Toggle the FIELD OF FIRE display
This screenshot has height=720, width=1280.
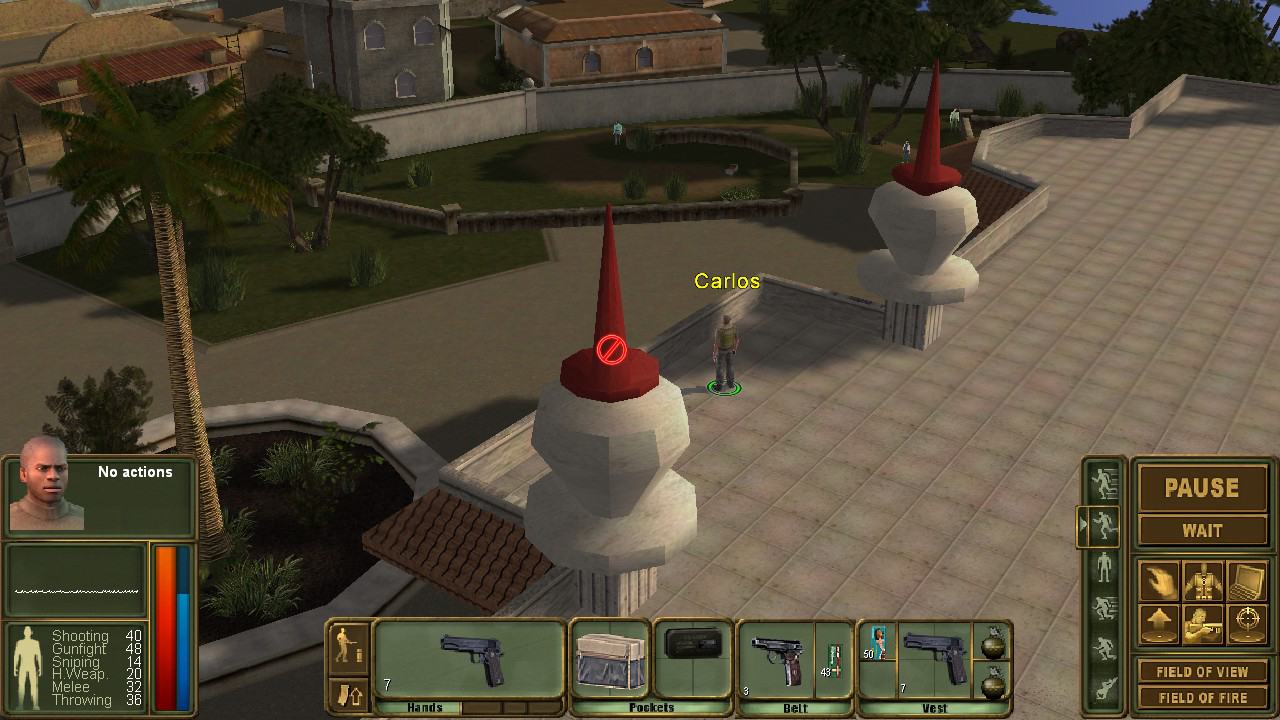(x=1202, y=697)
